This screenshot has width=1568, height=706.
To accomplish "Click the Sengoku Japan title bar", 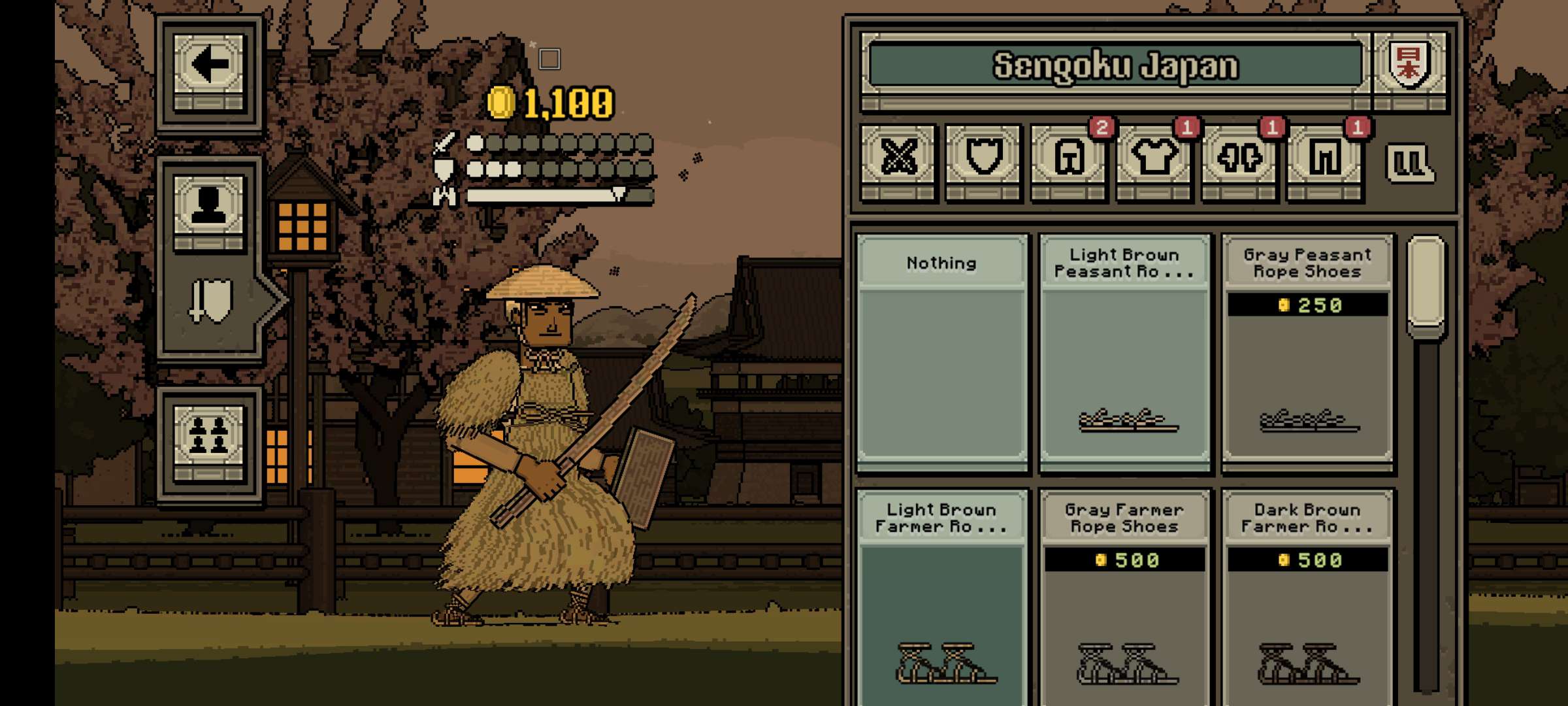I will click(x=1115, y=66).
